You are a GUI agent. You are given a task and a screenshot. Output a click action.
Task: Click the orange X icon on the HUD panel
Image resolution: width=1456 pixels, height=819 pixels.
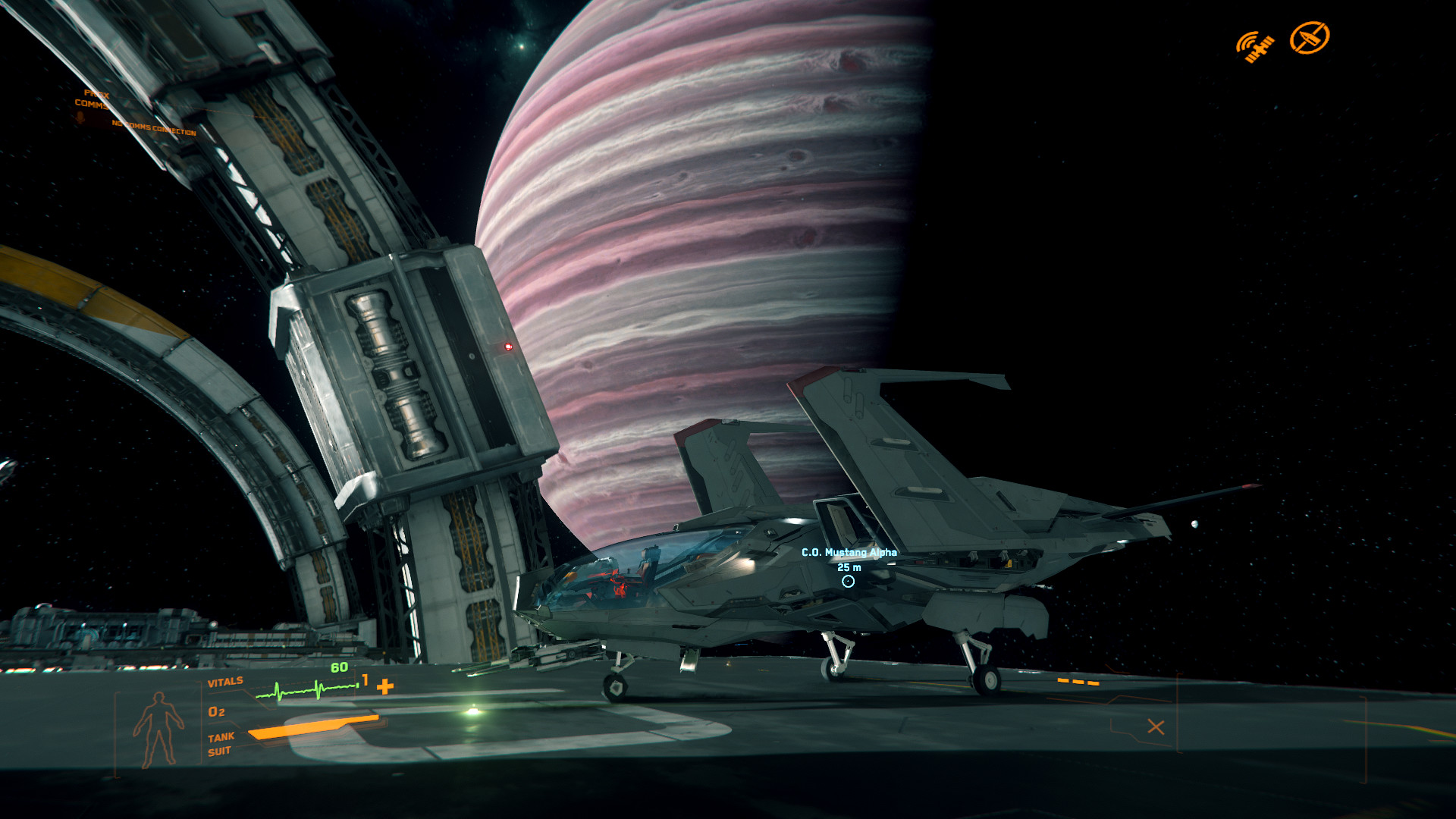pyautogui.click(x=1156, y=727)
